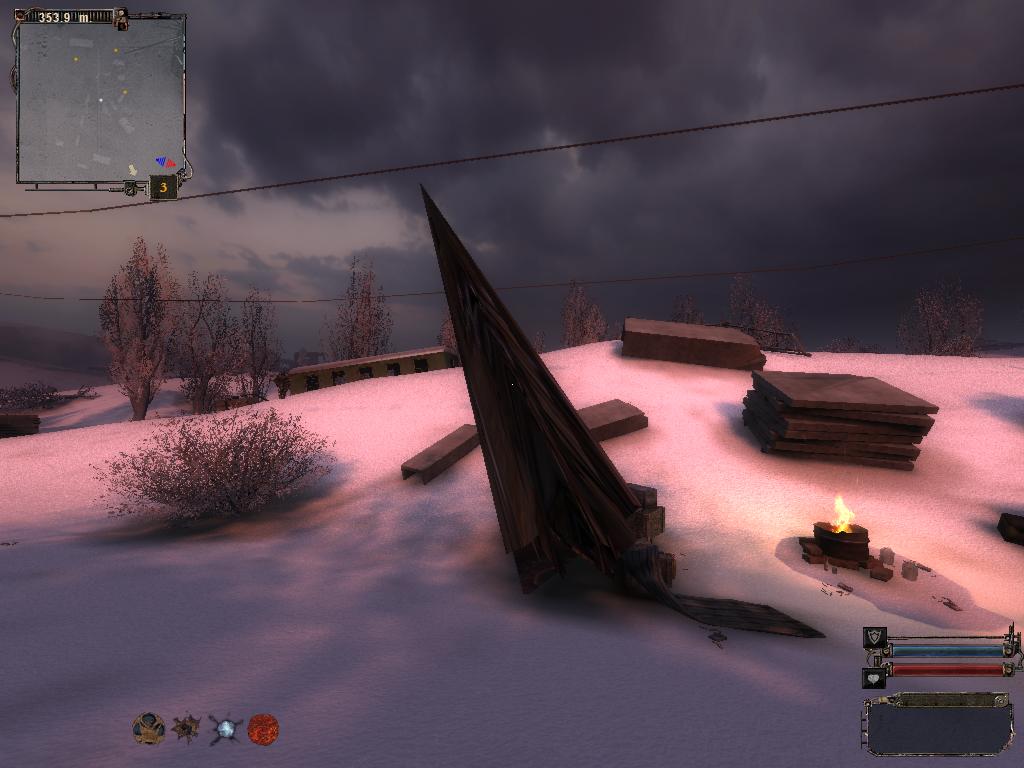1024x768 pixels.
Task: Select the orange-brown rock artifact icon
Action: click(149, 728)
